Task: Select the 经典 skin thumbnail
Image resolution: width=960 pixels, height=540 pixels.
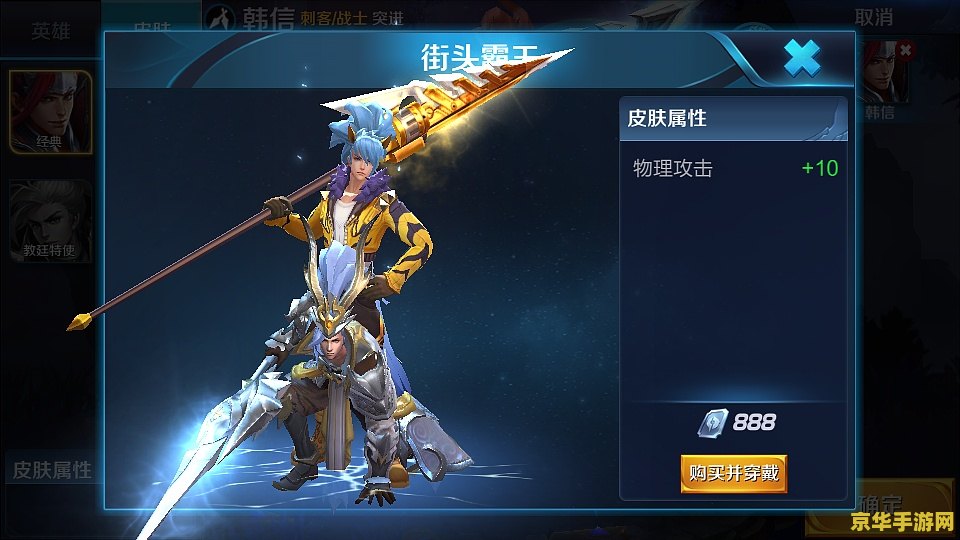Action: pos(51,112)
